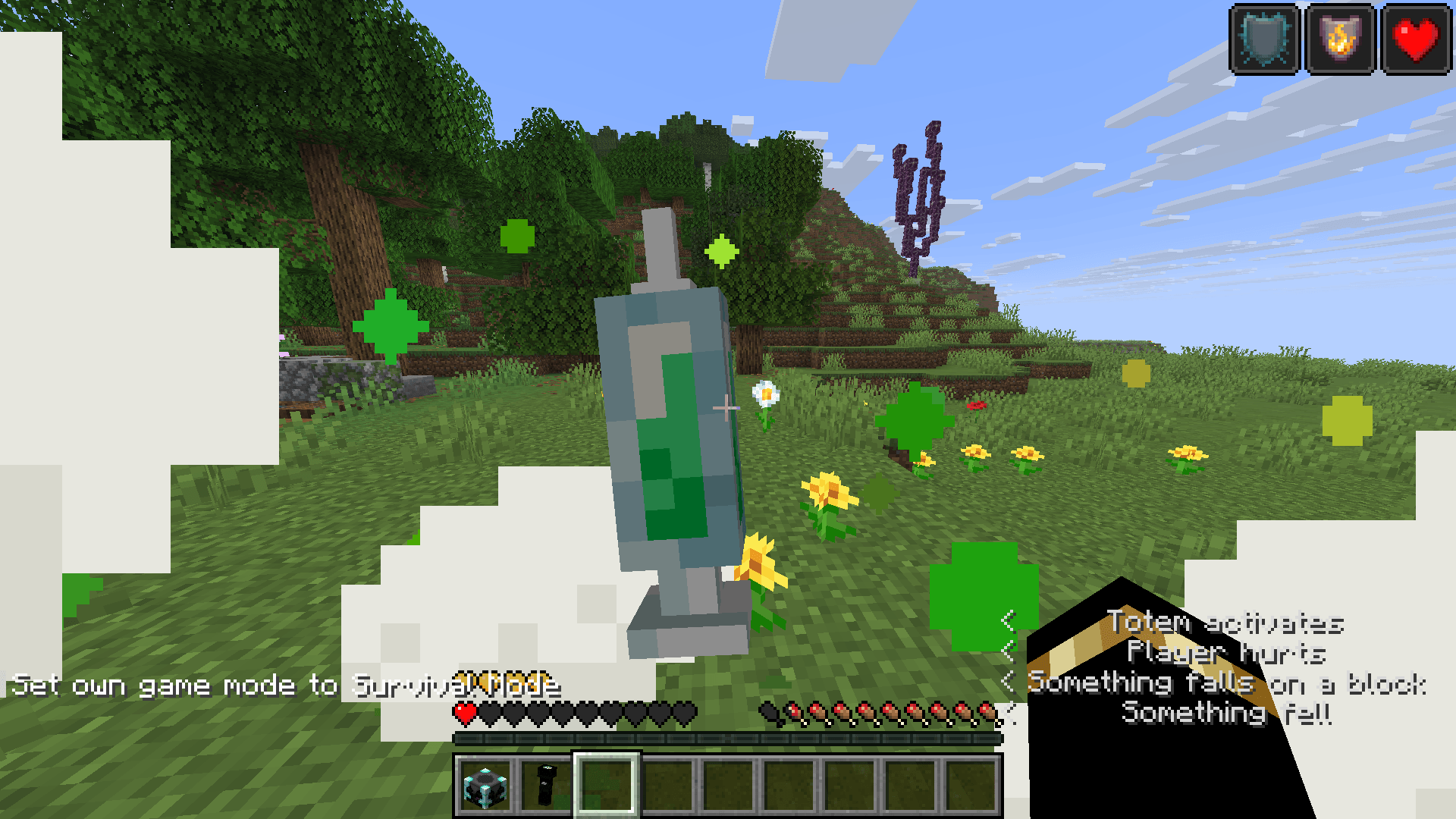Toggle the chevron beside Player hurts subtitle

click(1011, 652)
